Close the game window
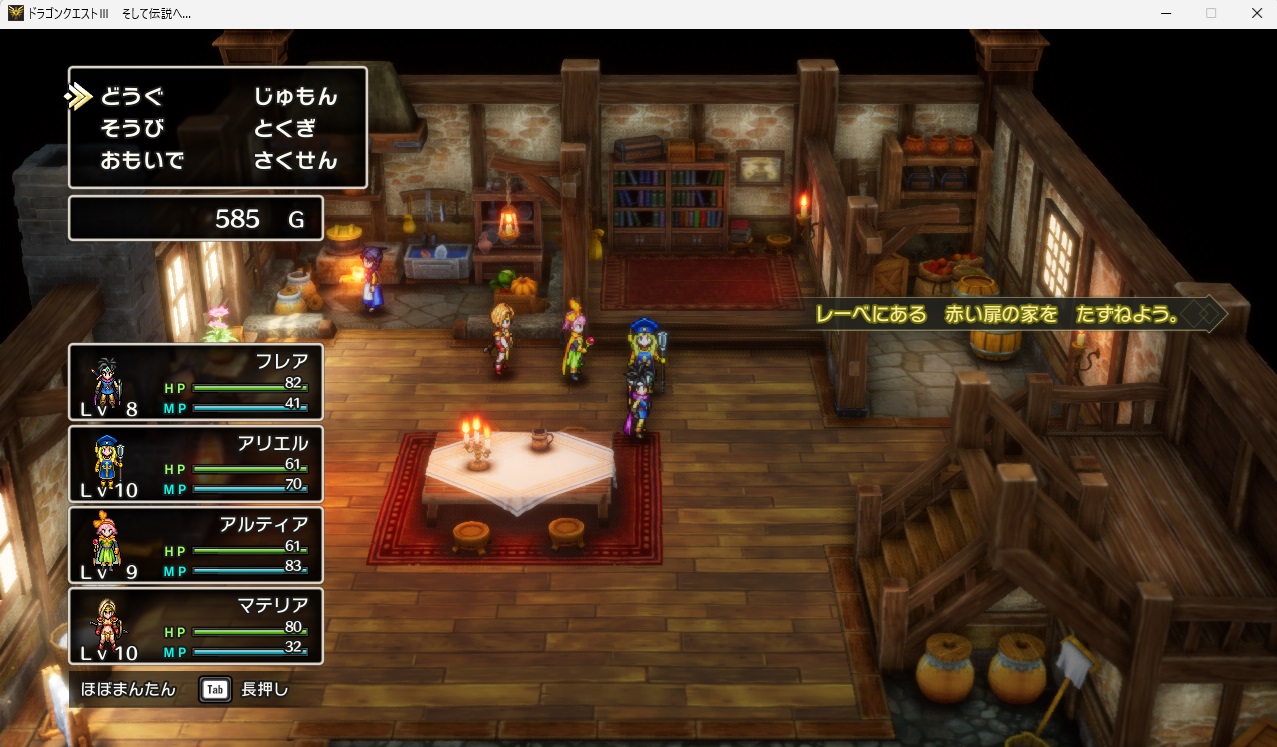This screenshot has width=1277, height=747. pos(1256,13)
